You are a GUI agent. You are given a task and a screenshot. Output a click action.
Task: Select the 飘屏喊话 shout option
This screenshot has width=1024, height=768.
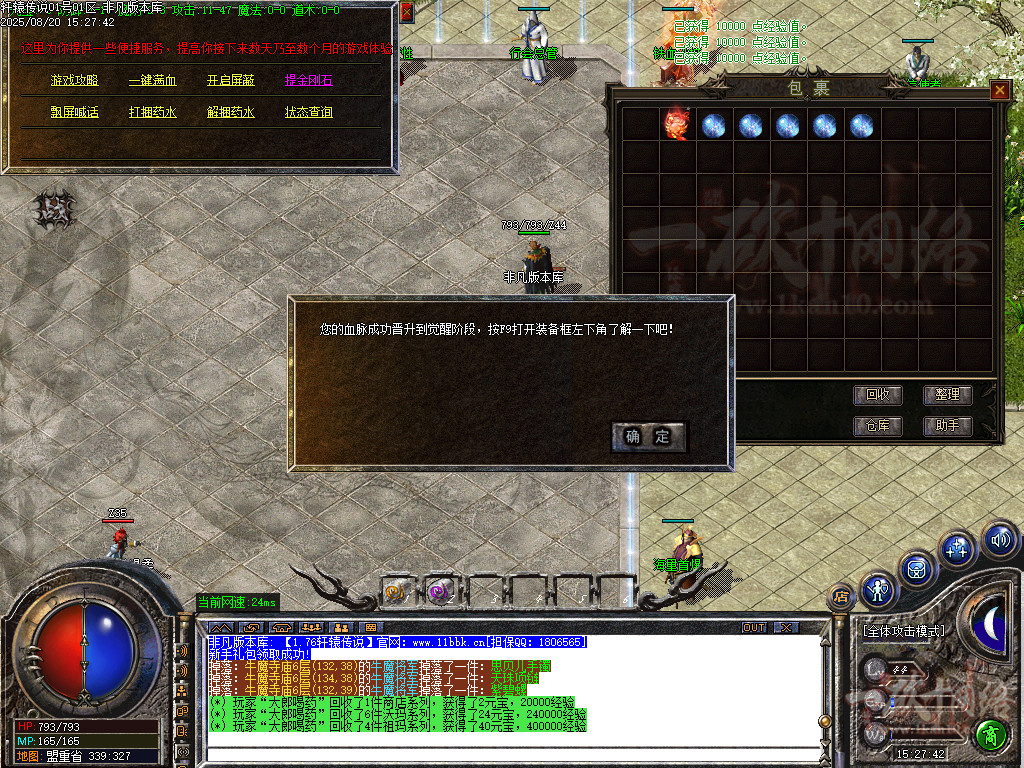click(75, 112)
